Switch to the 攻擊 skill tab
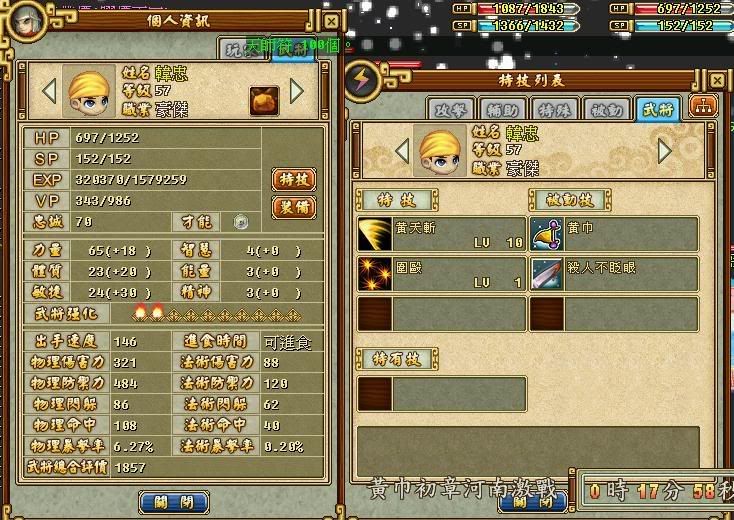 448,109
